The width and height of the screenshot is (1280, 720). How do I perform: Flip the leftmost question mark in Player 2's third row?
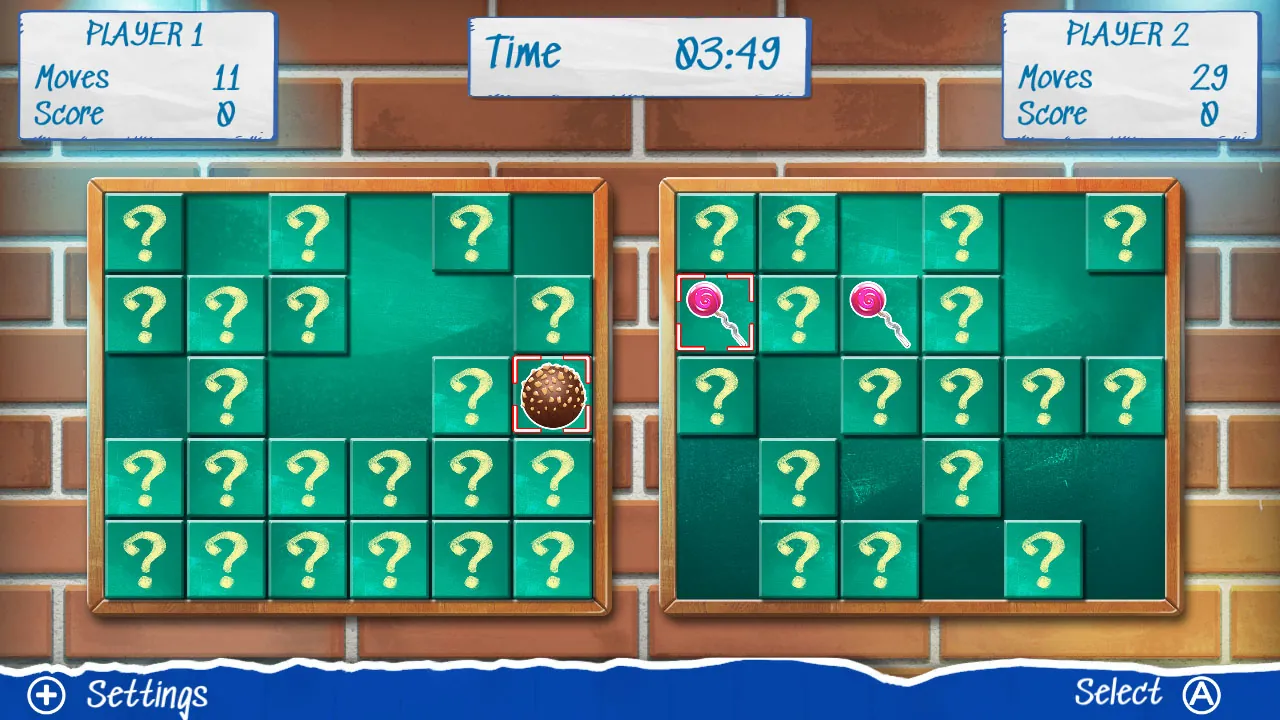pyautogui.click(x=715, y=394)
